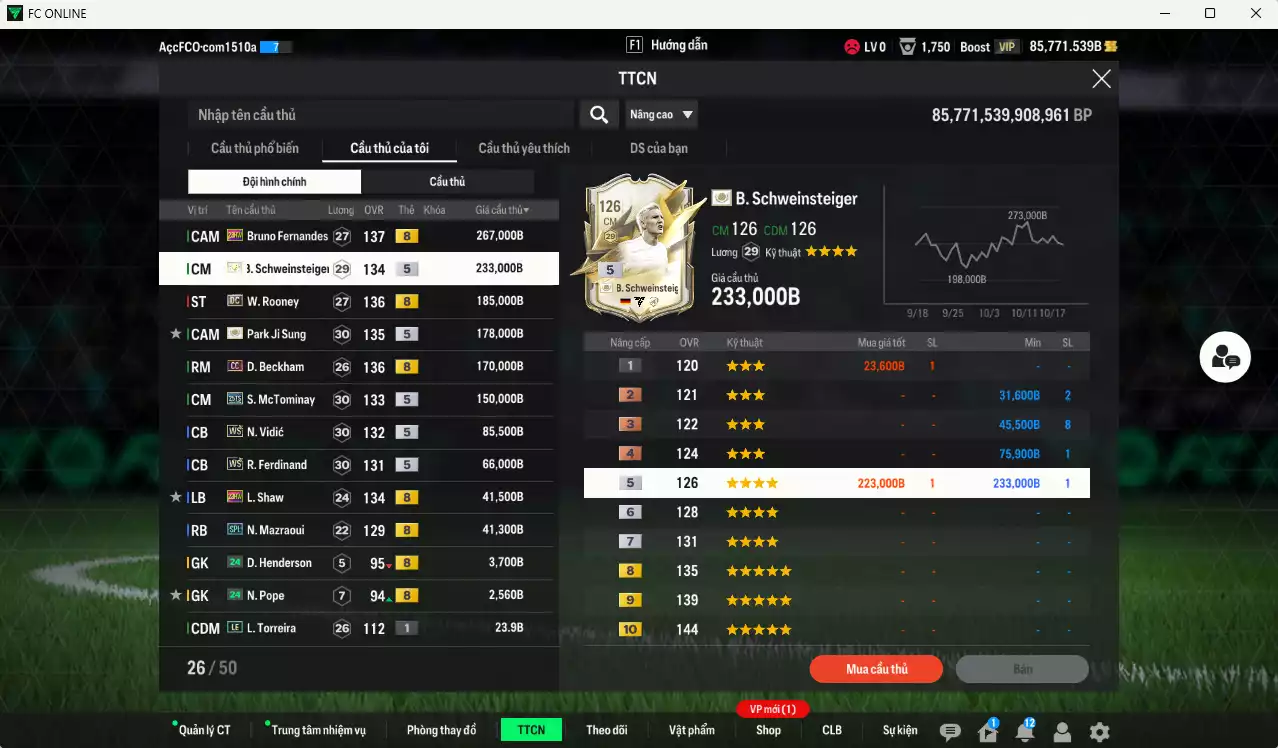This screenshot has height=748, width=1278.
Task: Open the Shop from the bottom menu
Action: [768, 730]
